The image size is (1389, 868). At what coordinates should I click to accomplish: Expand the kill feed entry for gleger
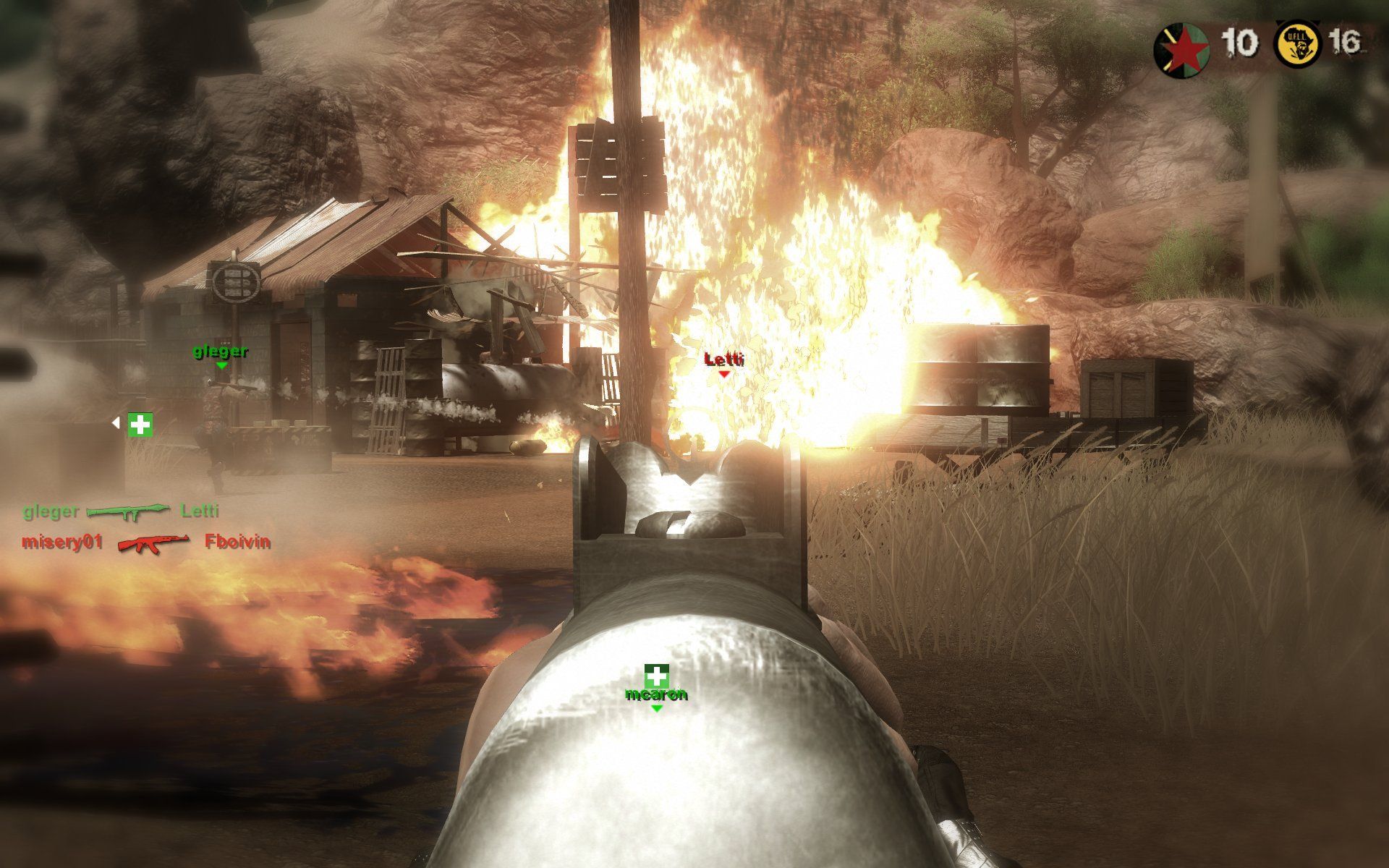[x=51, y=512]
